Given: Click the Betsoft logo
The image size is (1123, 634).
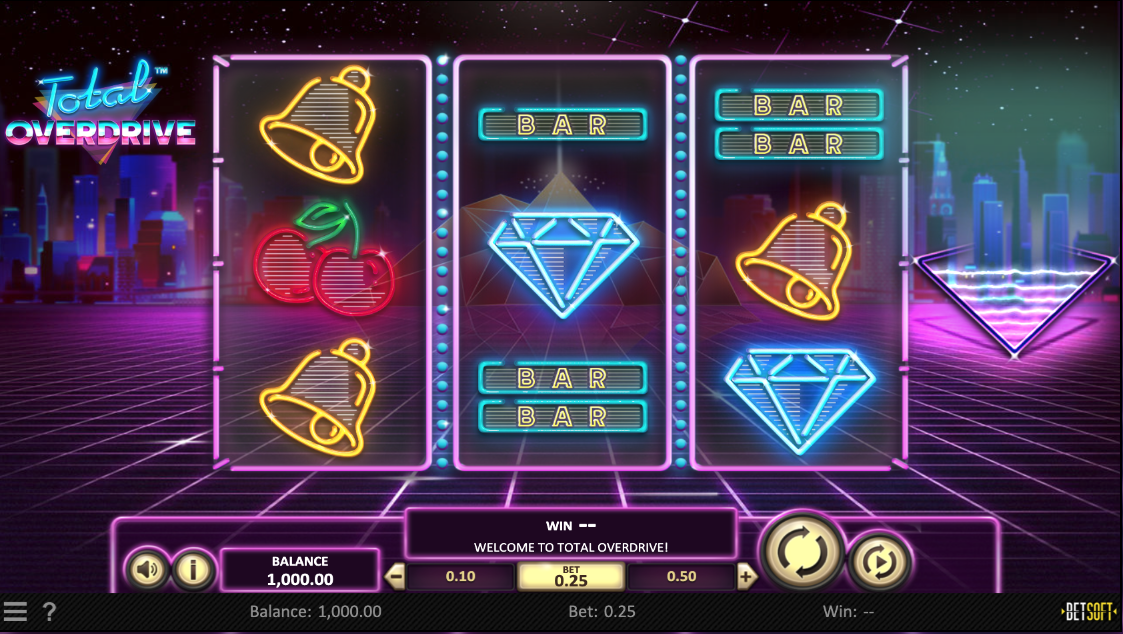Looking at the screenshot, I should click(1088, 611).
